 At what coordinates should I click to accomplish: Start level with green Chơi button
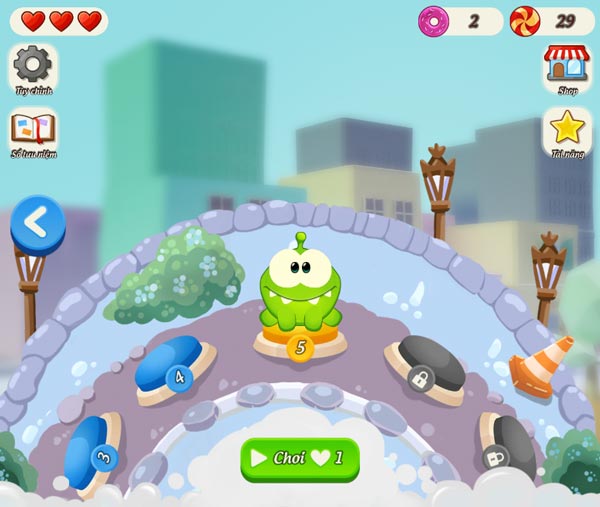click(299, 458)
